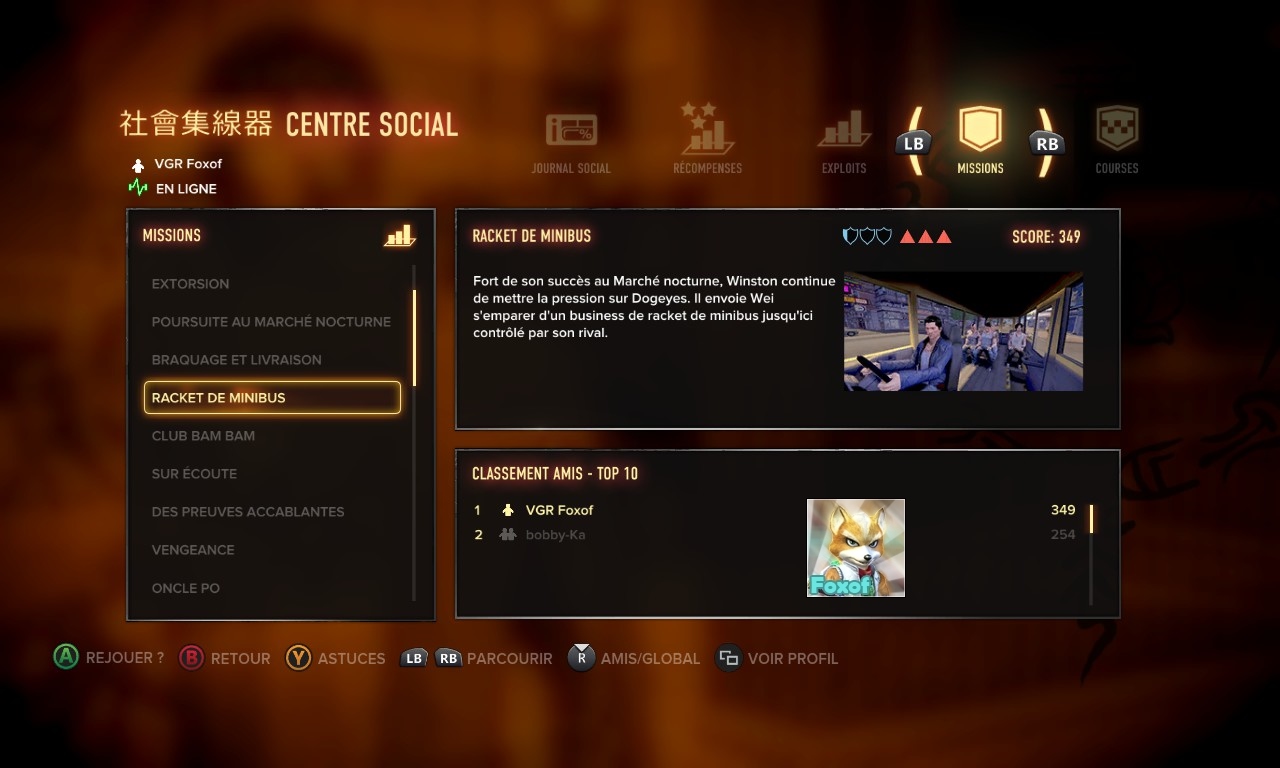Select VGR Foxof leaderboard row
The height and width of the screenshot is (768, 1280).
560,510
